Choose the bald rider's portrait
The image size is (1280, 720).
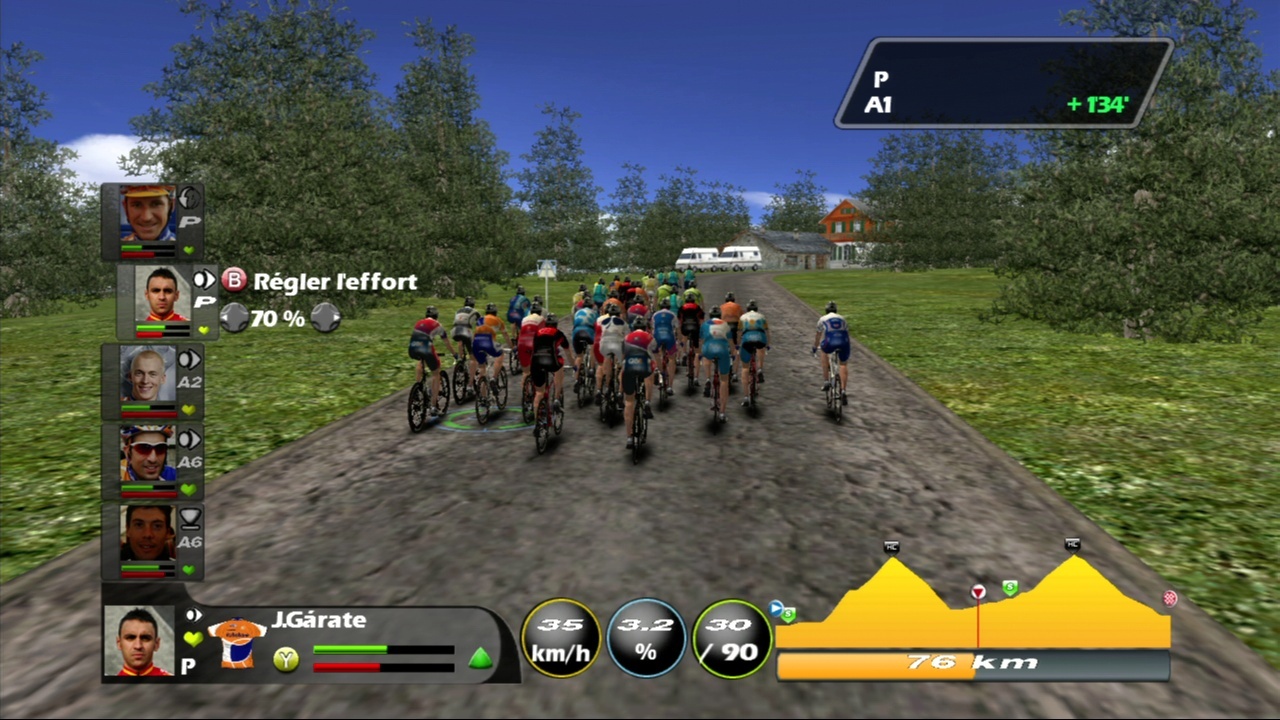point(147,373)
